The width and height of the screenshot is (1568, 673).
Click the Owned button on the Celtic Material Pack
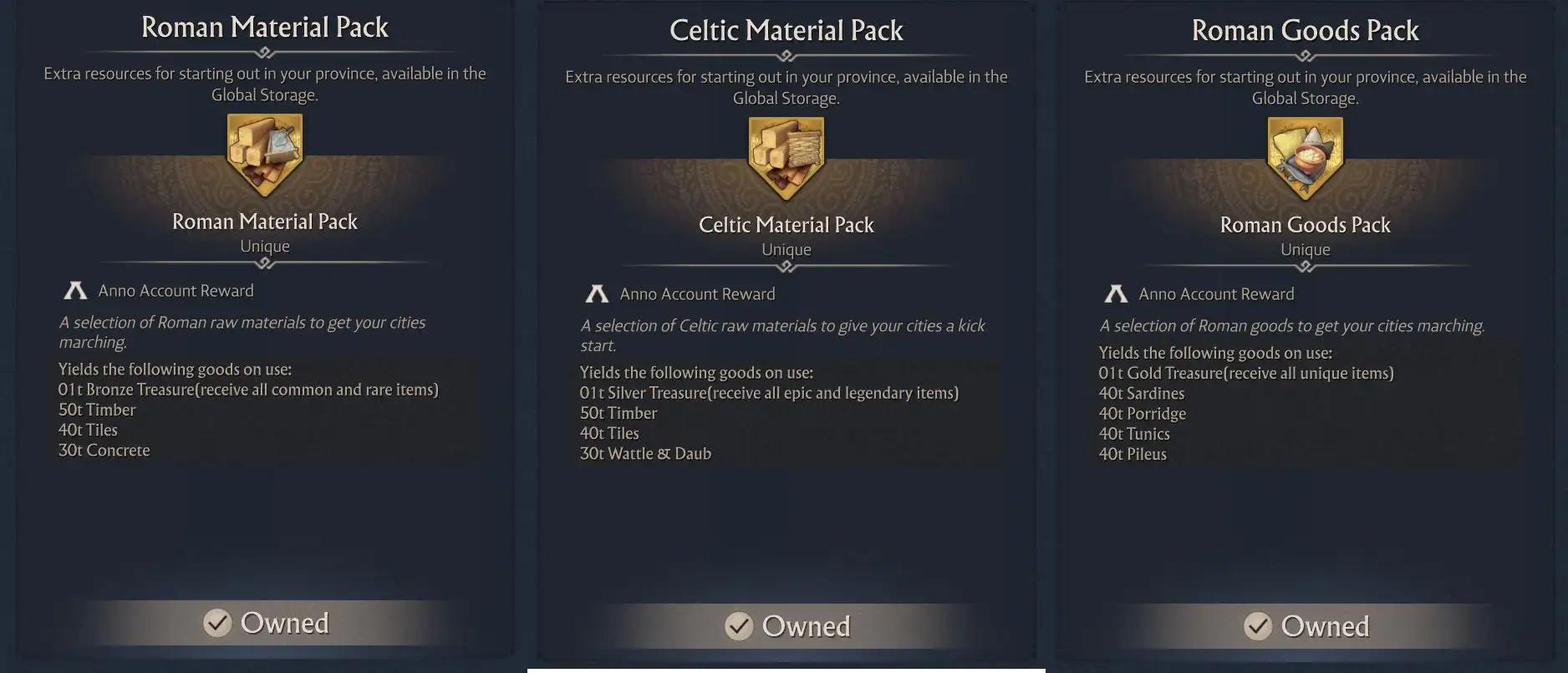787,625
